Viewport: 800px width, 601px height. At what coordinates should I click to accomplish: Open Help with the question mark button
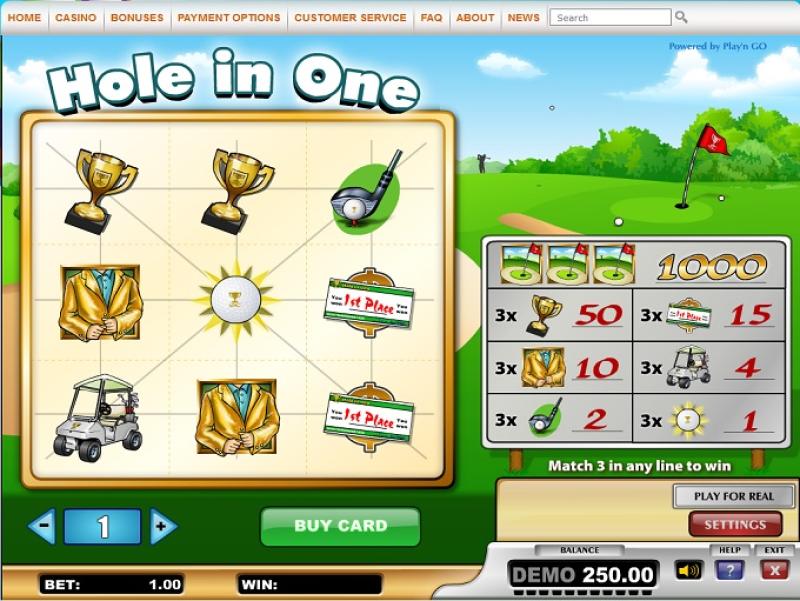[729, 571]
